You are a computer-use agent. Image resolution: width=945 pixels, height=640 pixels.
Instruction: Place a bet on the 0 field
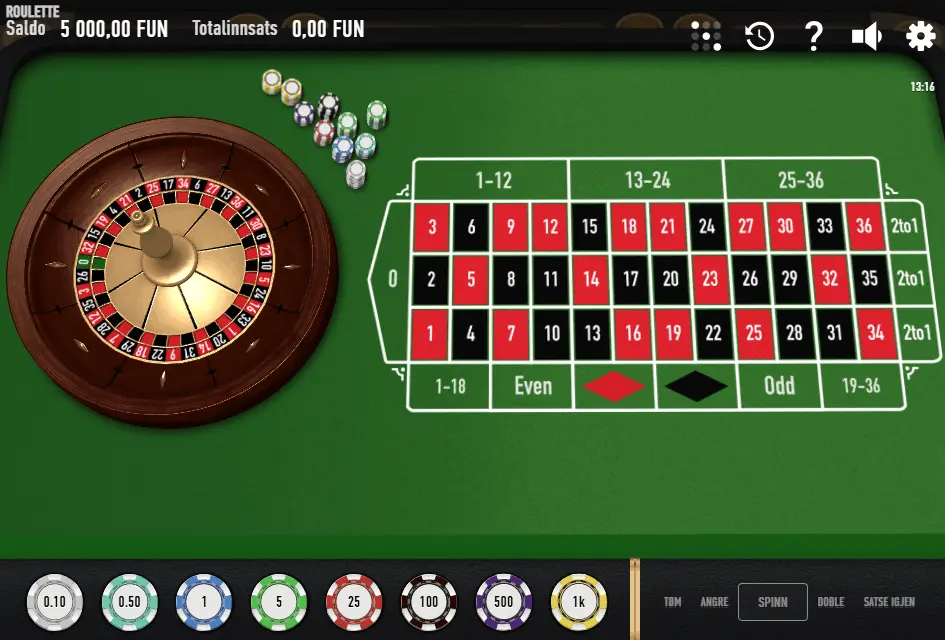(392, 279)
